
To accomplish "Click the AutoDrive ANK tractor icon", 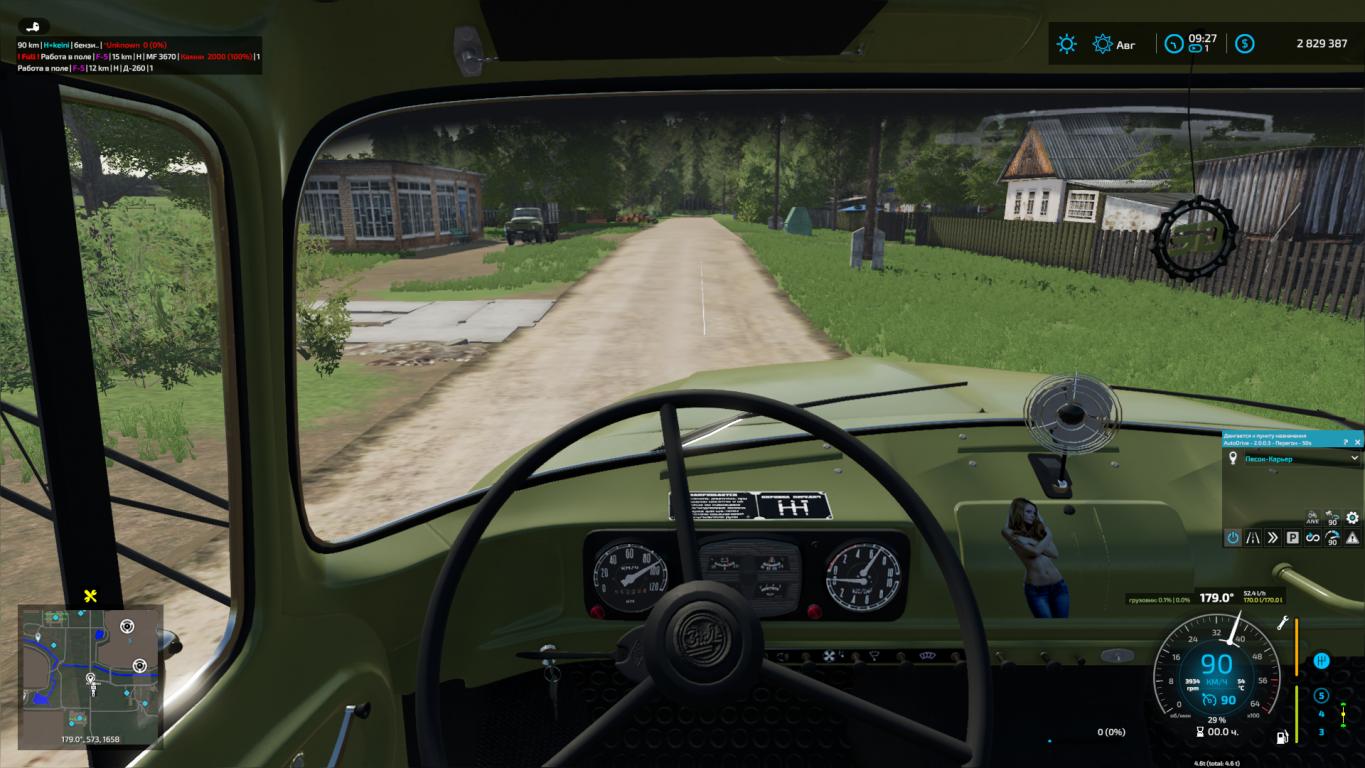I will tap(1312, 518).
